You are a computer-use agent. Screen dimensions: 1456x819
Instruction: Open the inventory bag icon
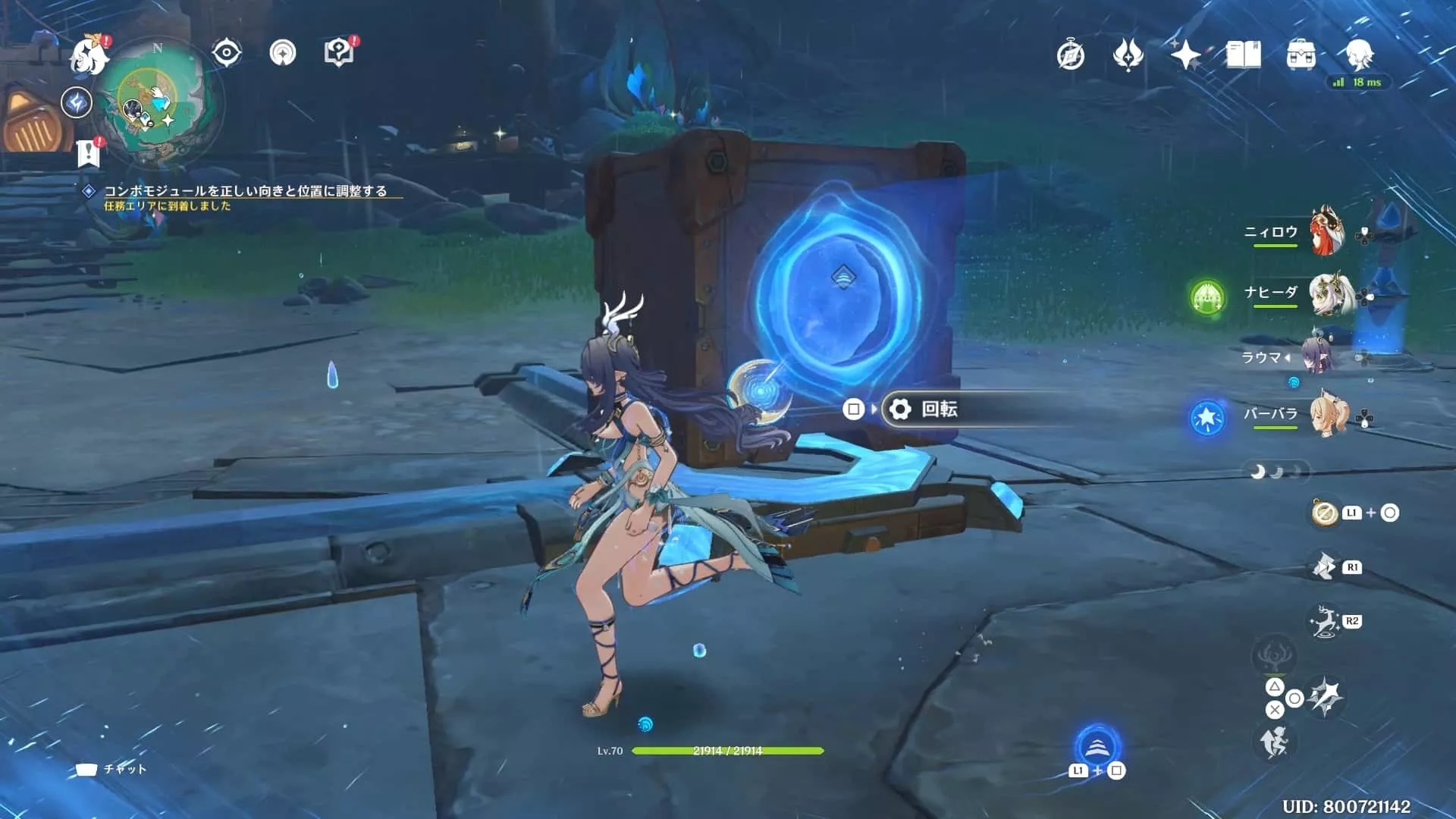[1300, 55]
